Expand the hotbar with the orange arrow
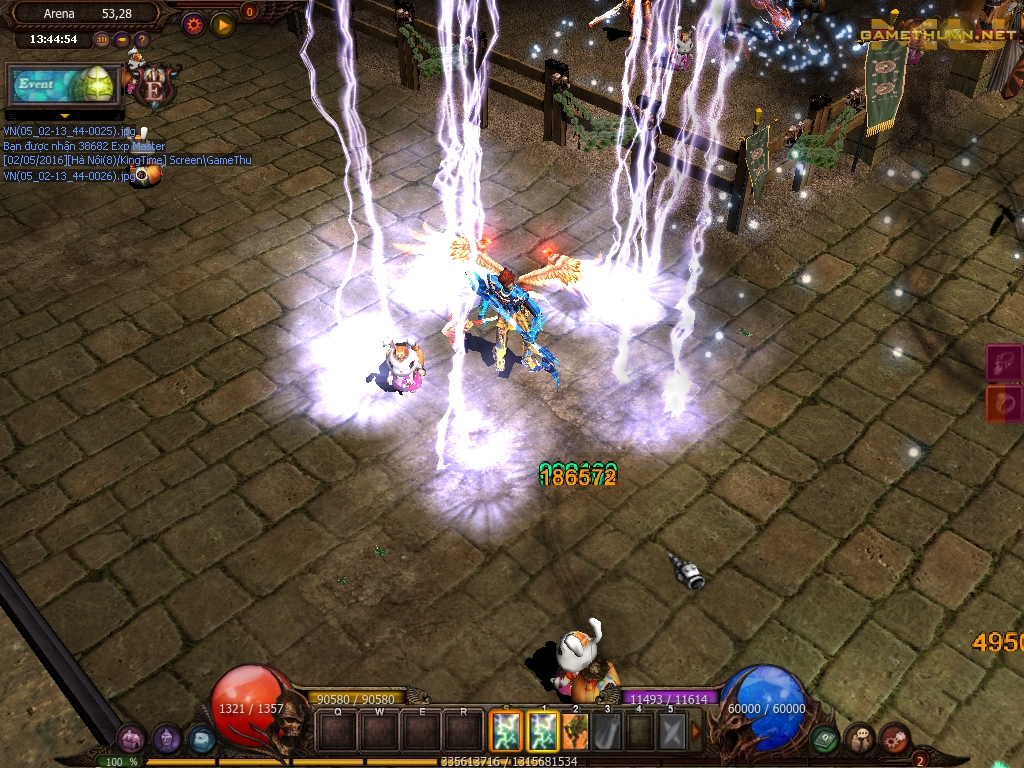1024x768 pixels. [696, 731]
